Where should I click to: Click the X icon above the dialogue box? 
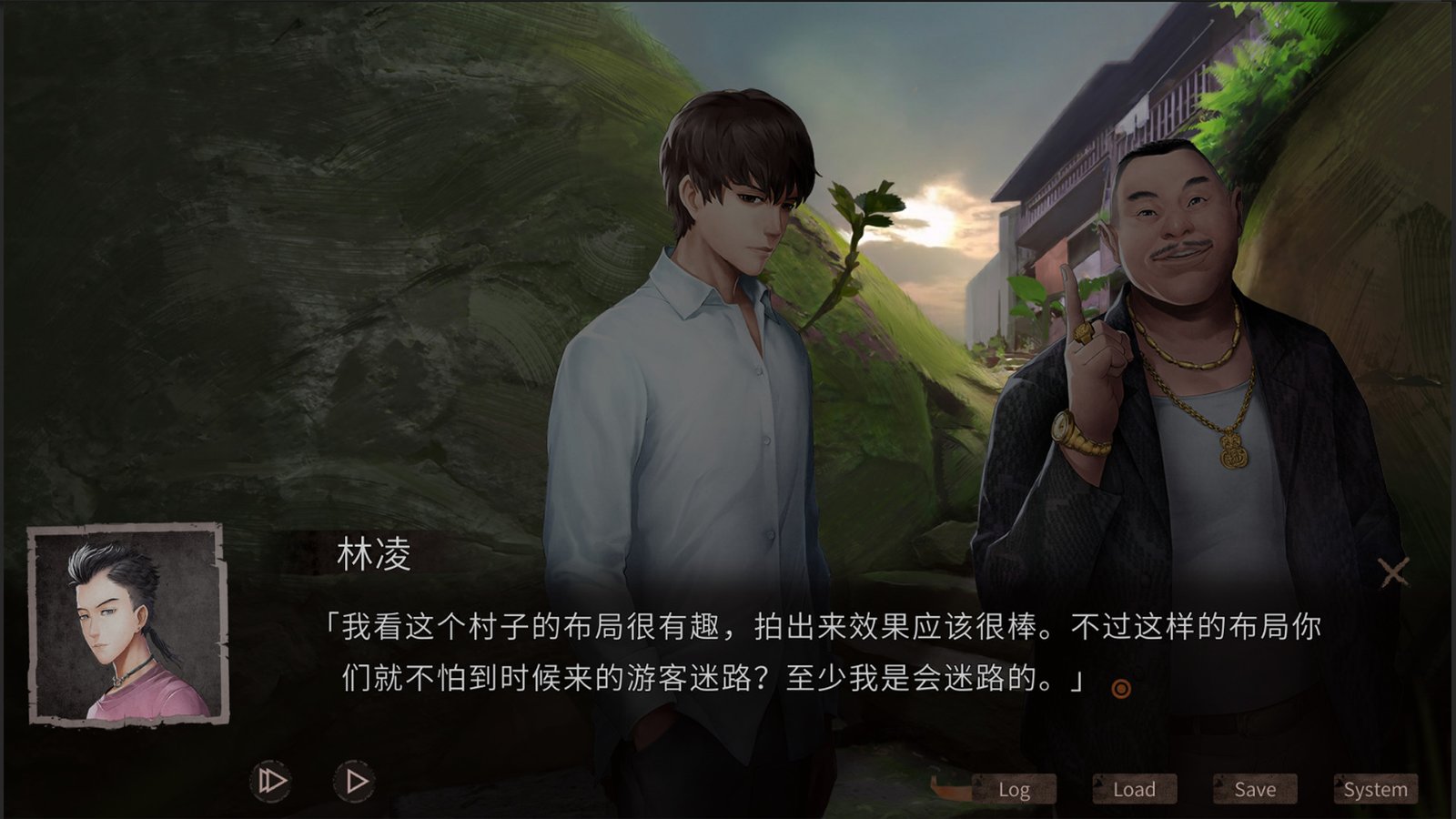point(1391,571)
